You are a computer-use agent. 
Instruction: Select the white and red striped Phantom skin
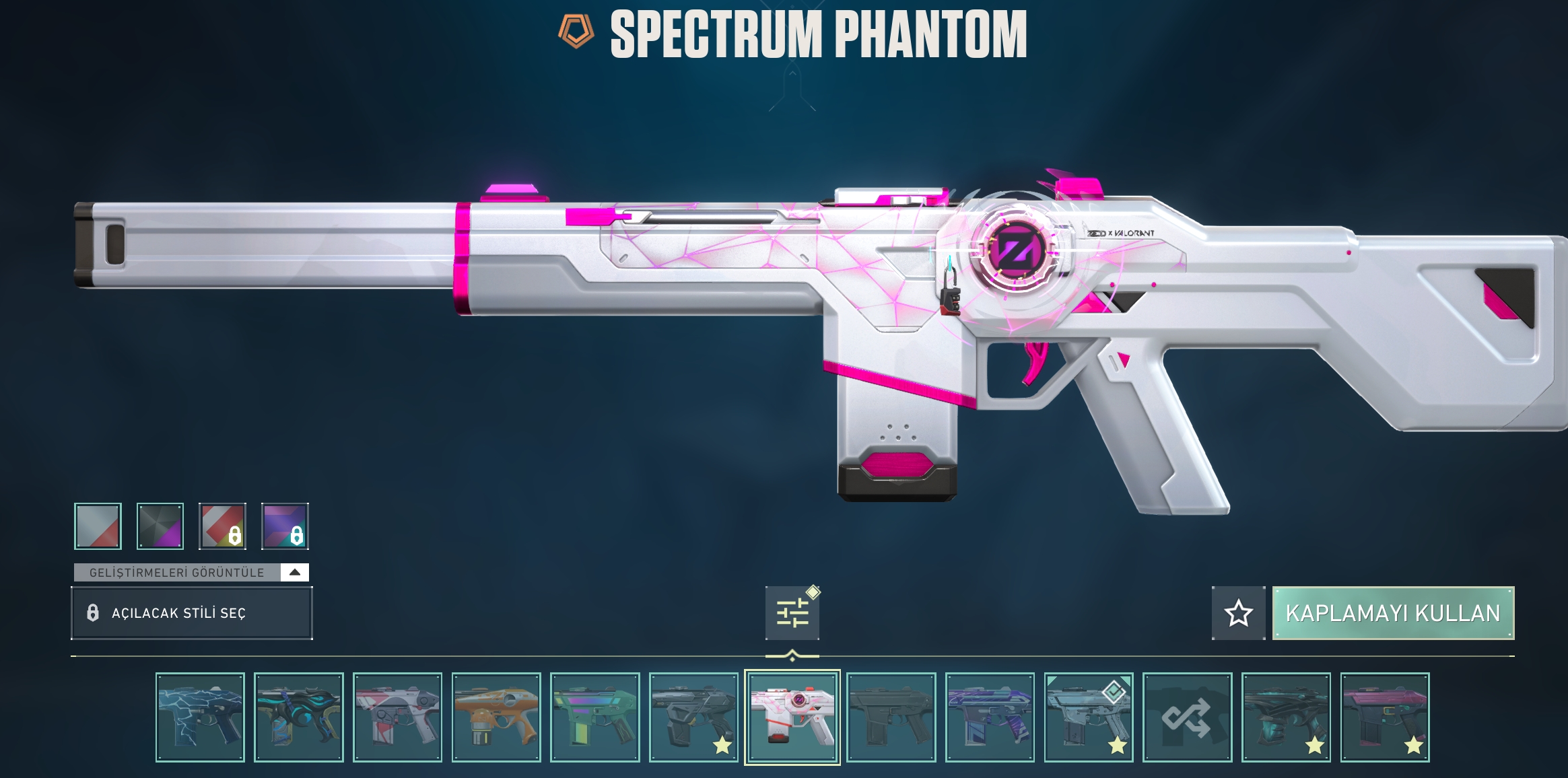397,717
